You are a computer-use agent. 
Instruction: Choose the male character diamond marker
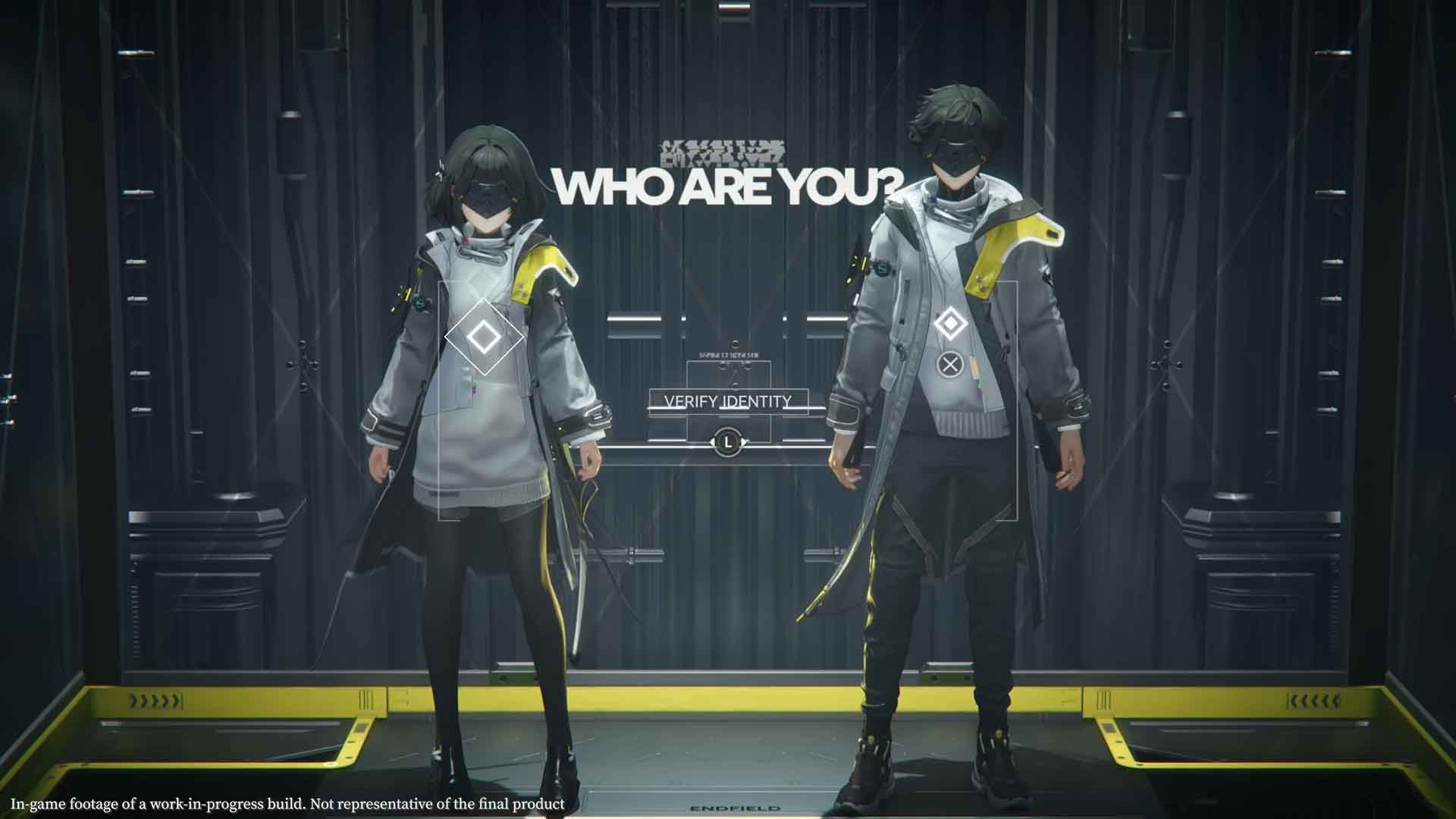click(949, 325)
